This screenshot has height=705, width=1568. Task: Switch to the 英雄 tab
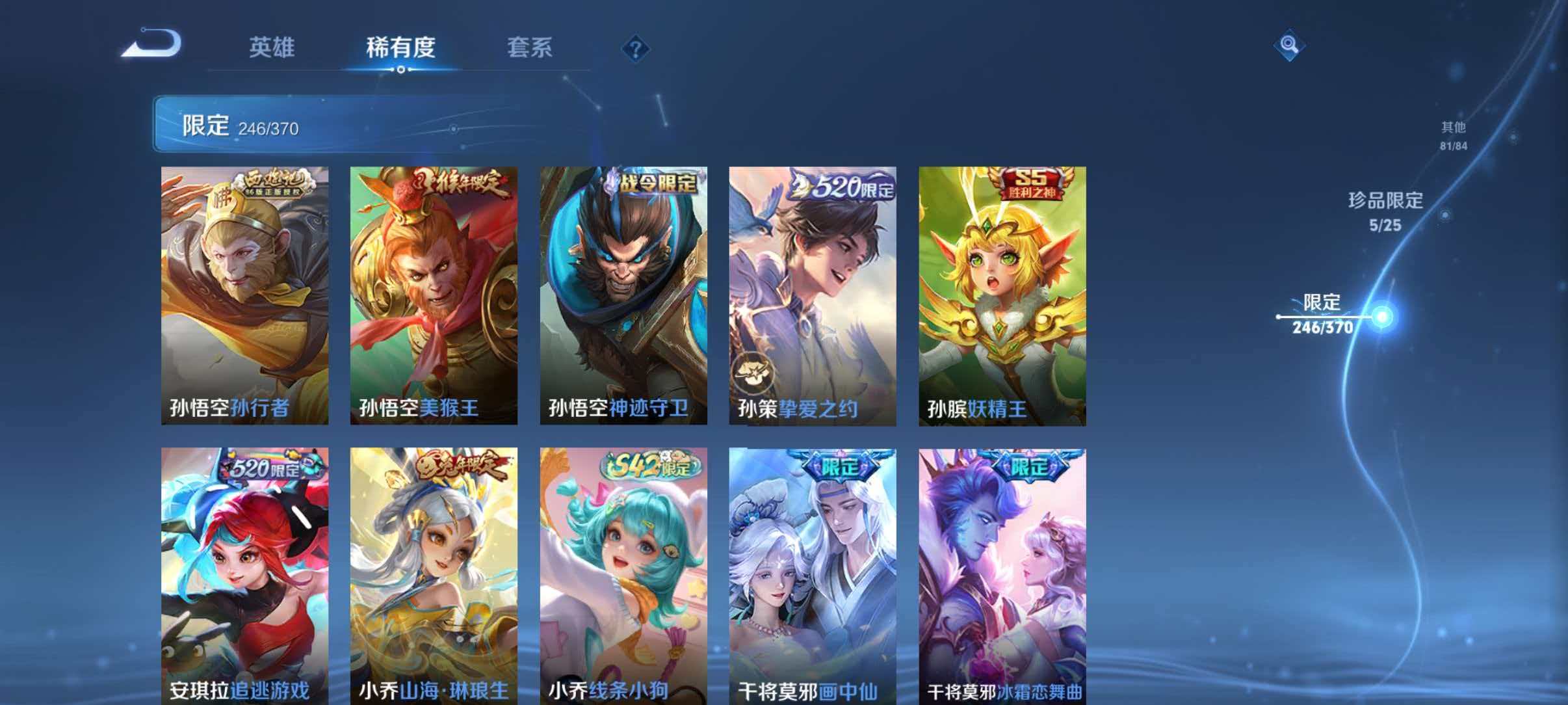[273, 47]
